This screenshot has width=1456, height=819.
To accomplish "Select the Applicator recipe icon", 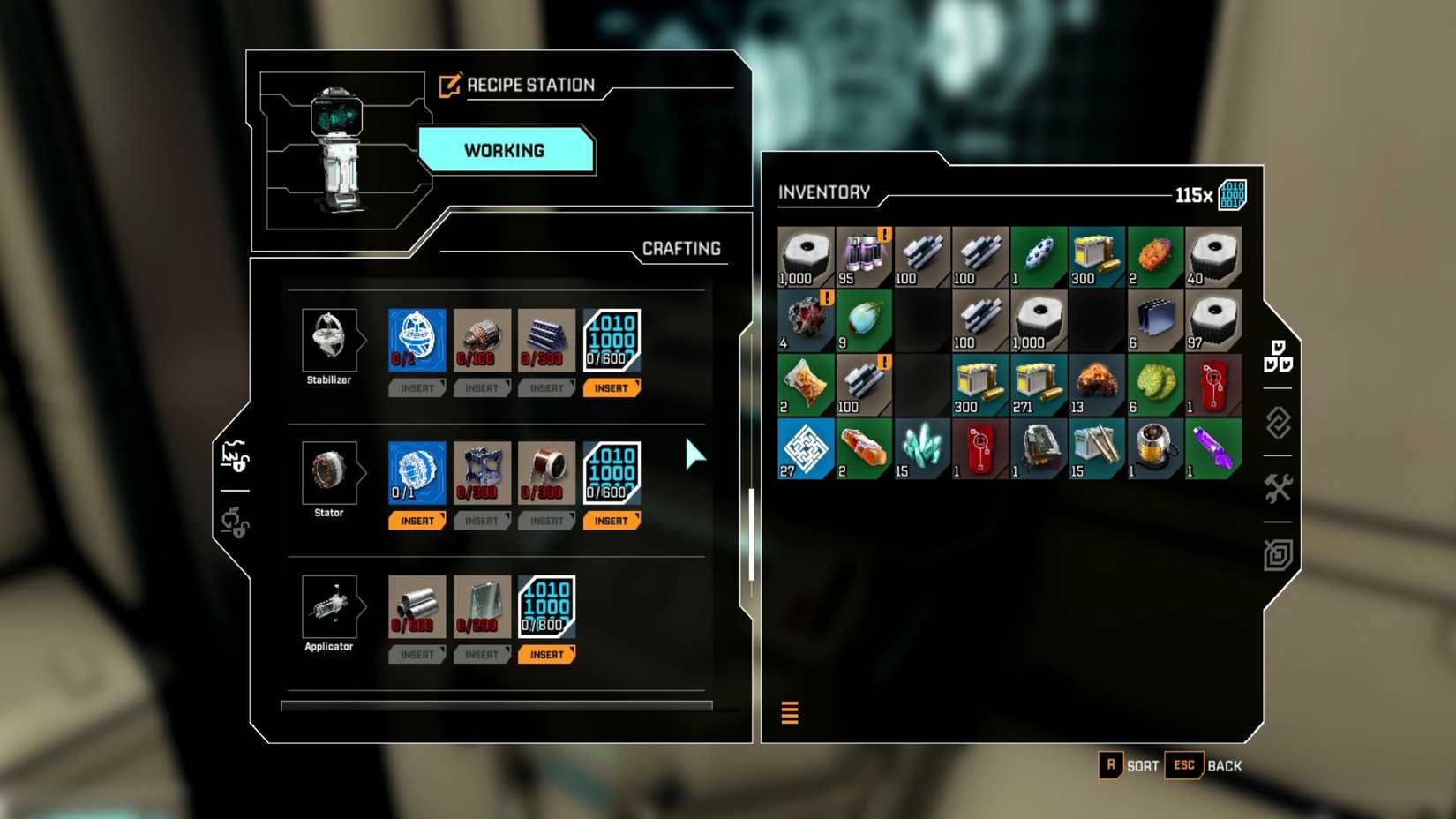I will pos(329,608).
